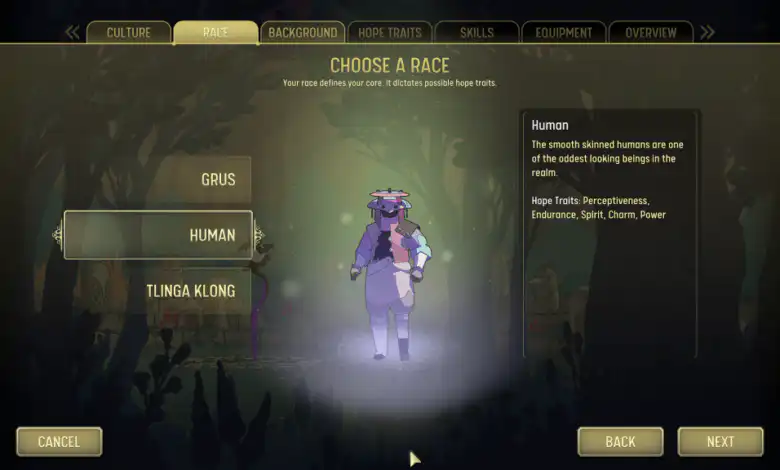
Task: Open the Background tab
Action: (302, 32)
